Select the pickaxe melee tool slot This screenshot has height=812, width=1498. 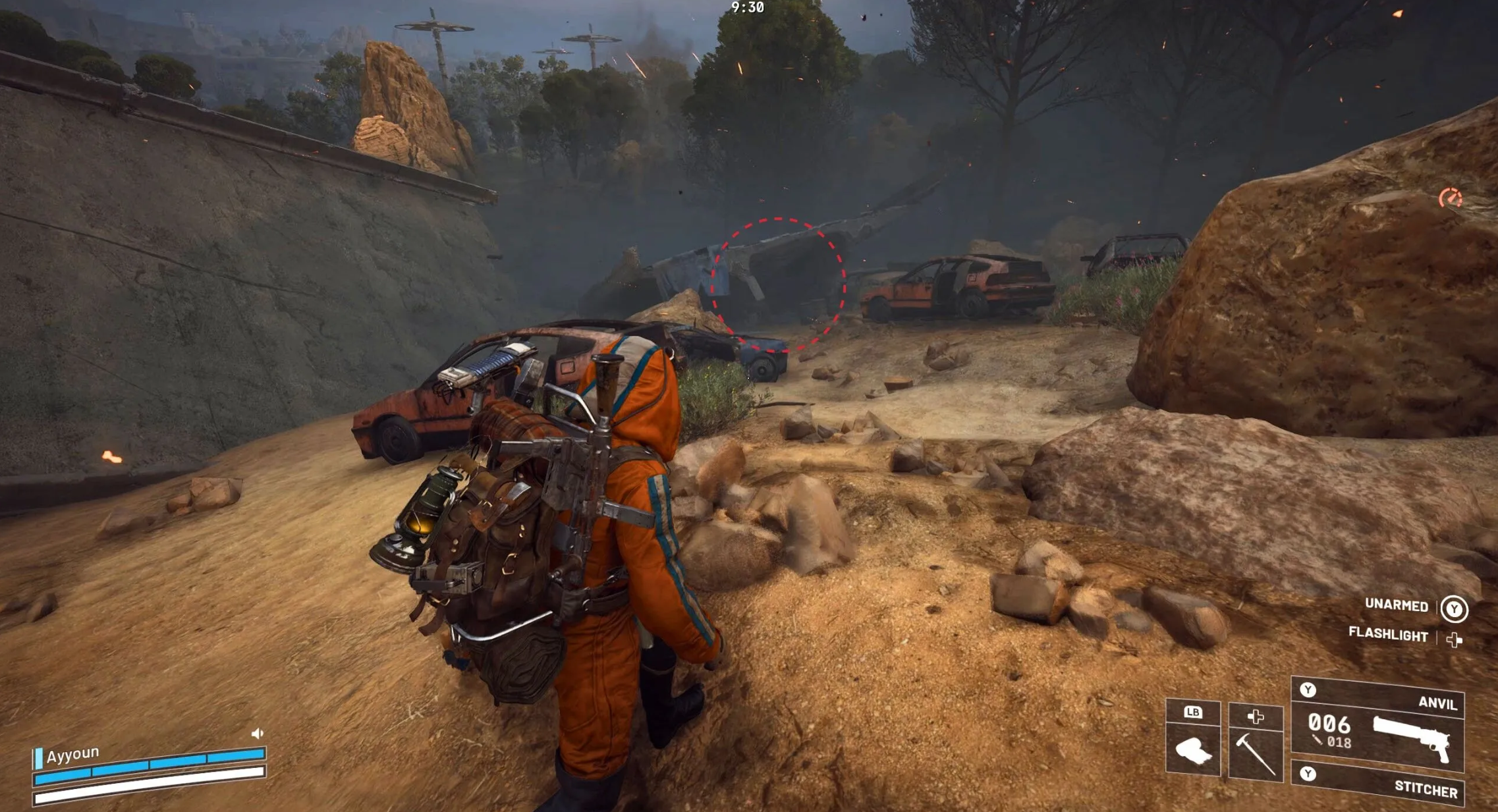click(1256, 749)
